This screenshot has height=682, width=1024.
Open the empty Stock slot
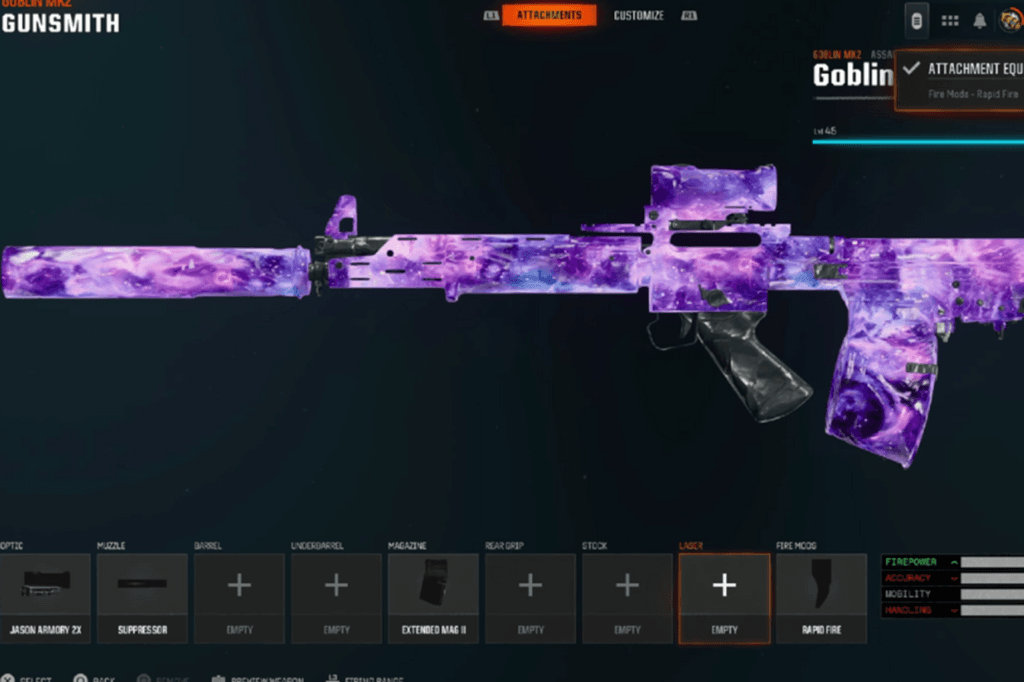coord(627,597)
